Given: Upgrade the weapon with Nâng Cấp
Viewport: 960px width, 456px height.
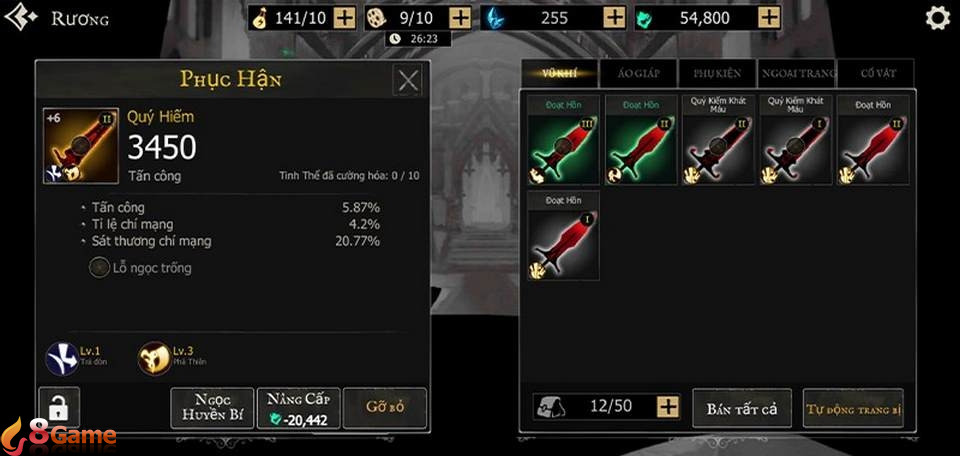Looking at the screenshot, I should pos(298,408).
